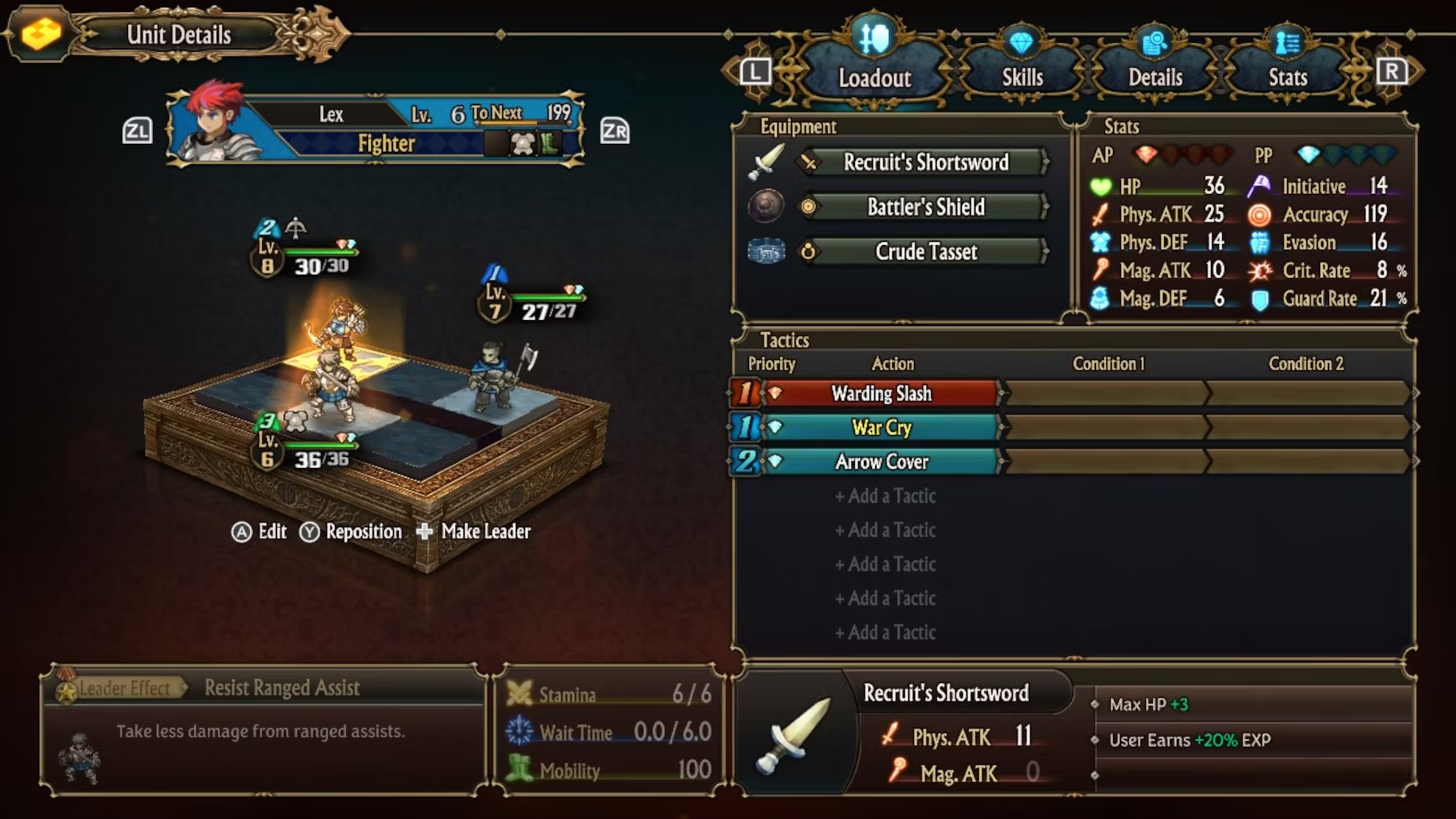
Task: Choose the Reposition option
Action: click(352, 531)
